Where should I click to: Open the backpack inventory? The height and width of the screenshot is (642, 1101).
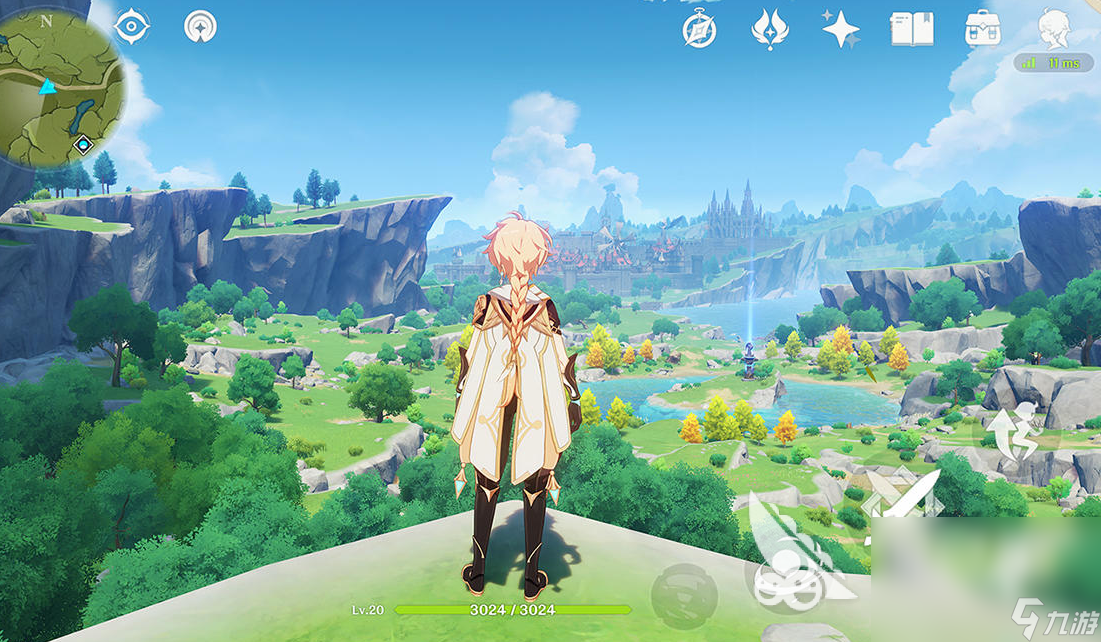coord(983,29)
